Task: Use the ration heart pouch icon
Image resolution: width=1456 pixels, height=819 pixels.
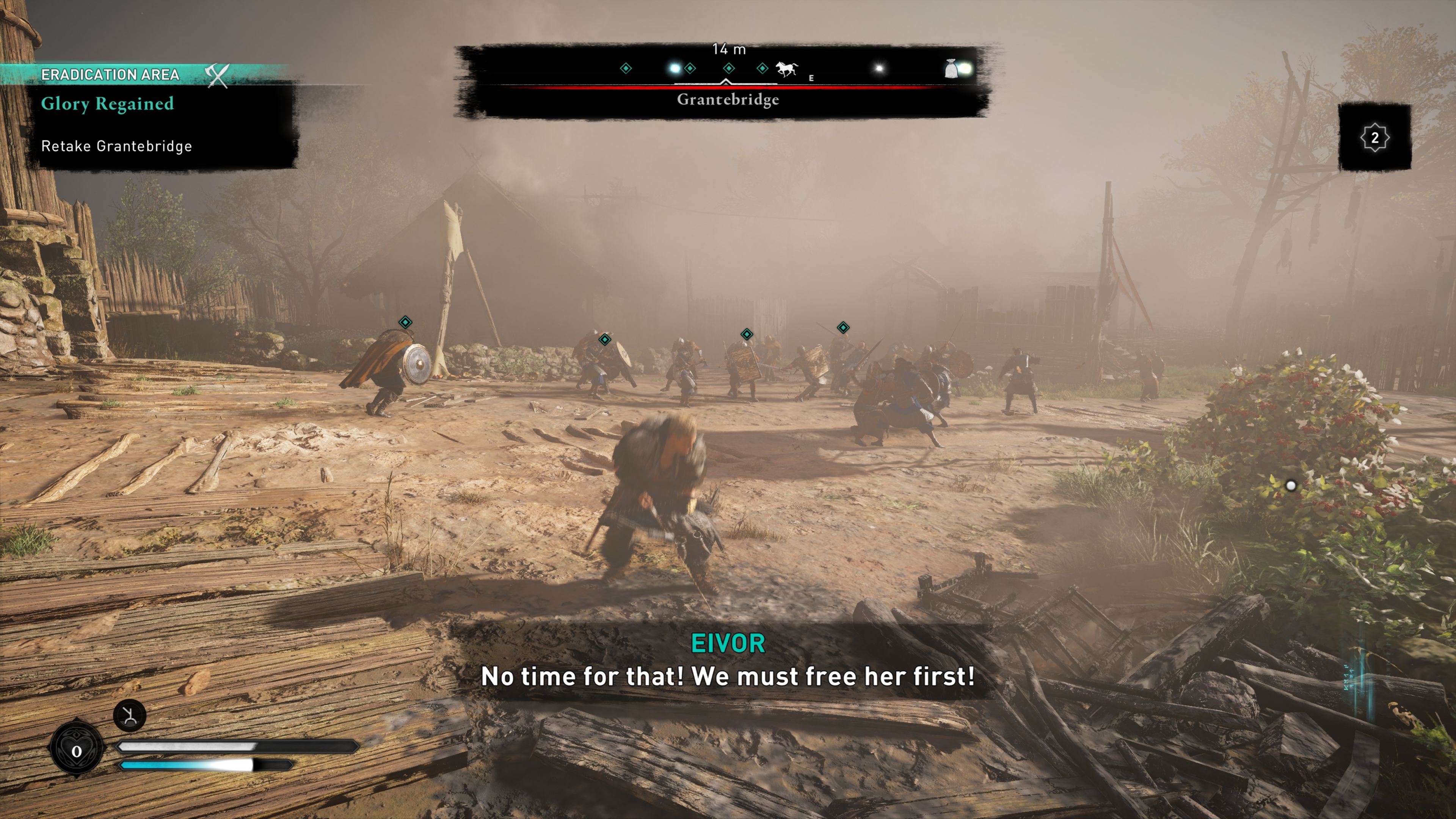Action: click(x=76, y=751)
